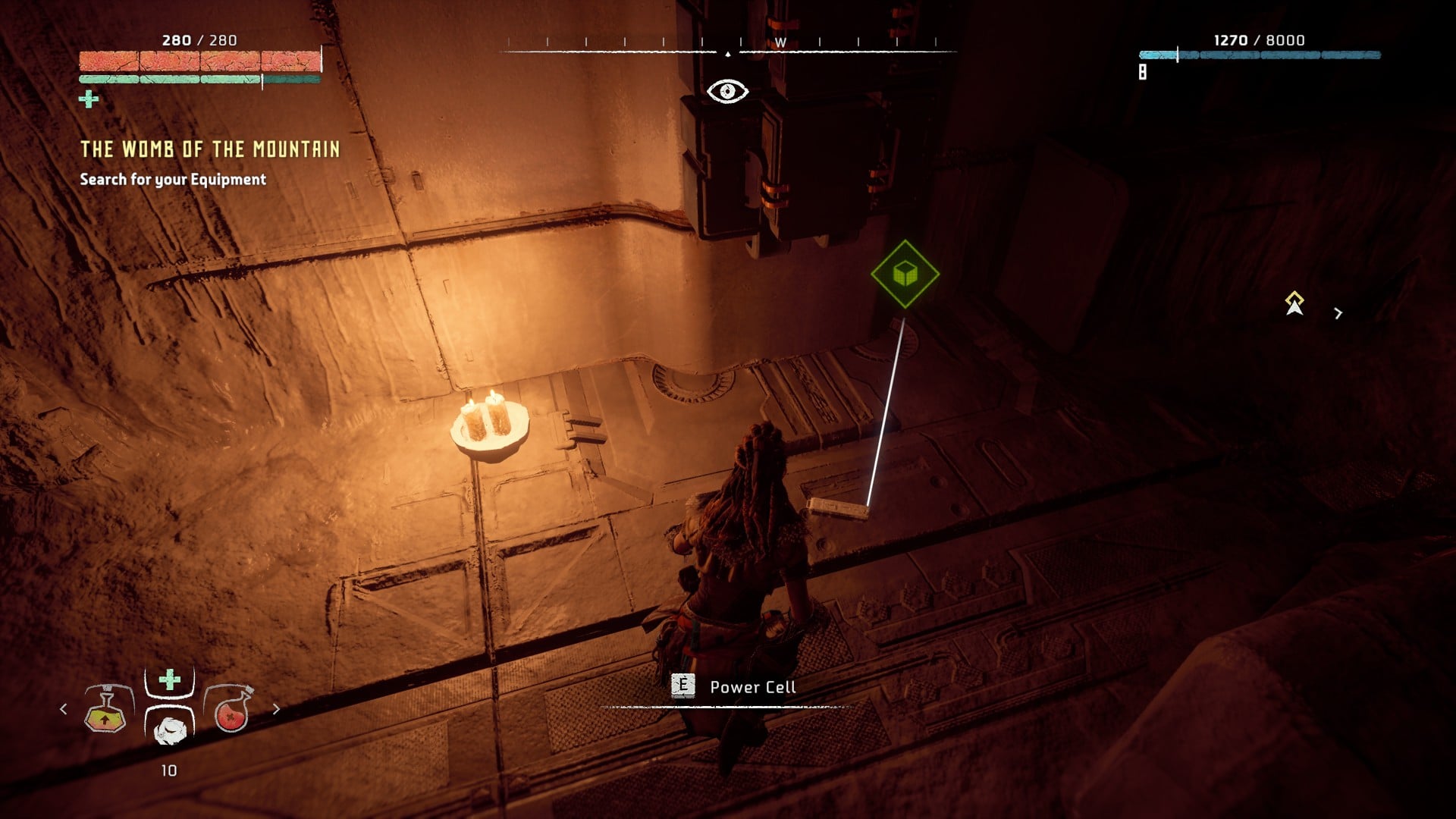1456x819 pixels.
Task: Cycle the hotbar with the left arrow
Action: pyautogui.click(x=63, y=709)
